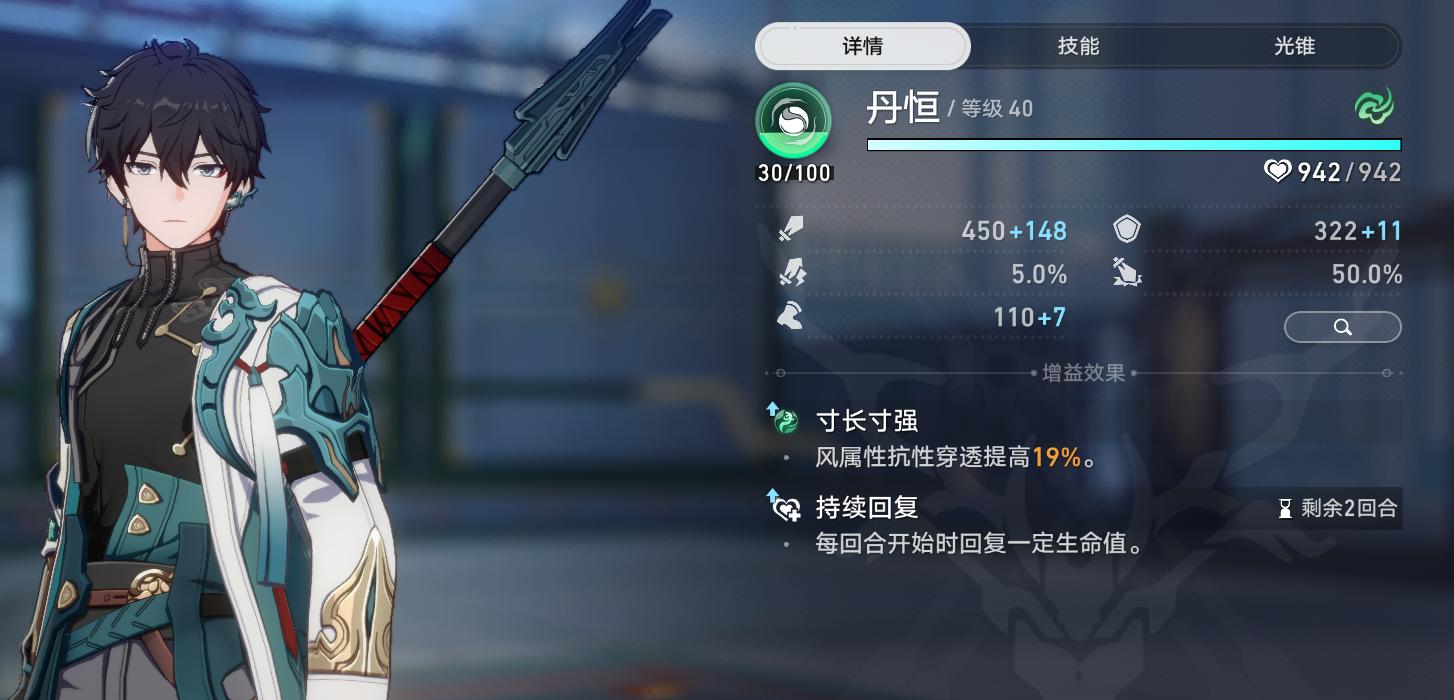Open the 光锥 tab
1454x700 pixels.
pyautogui.click(x=1293, y=46)
